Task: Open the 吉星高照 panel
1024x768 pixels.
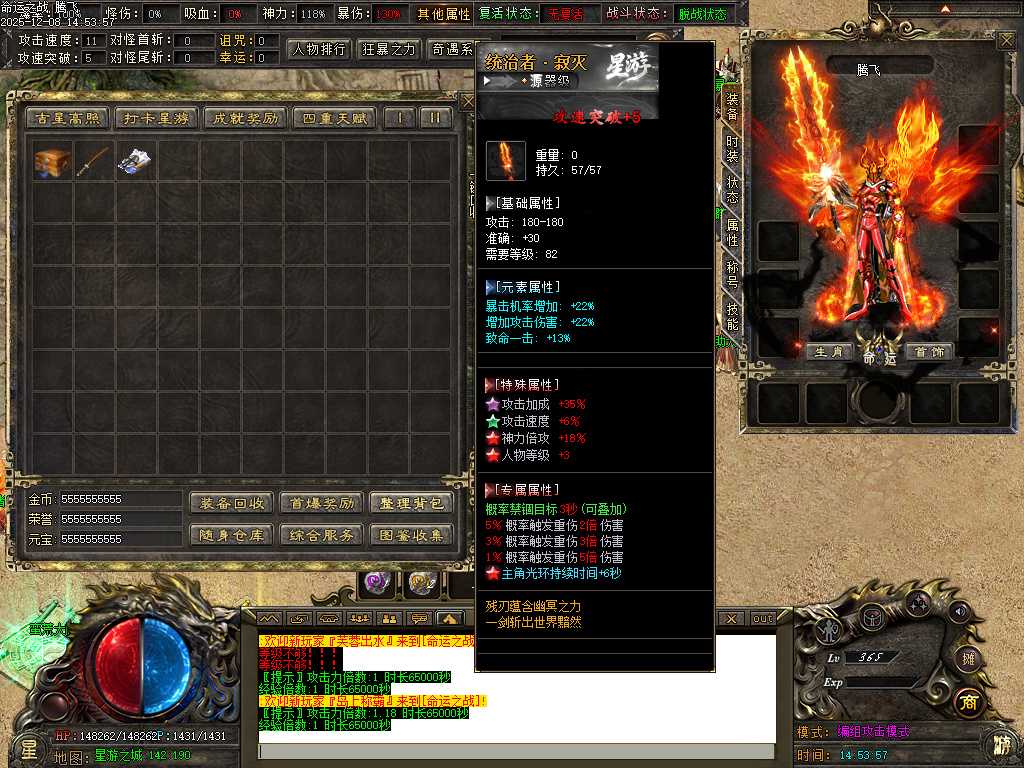Action: coord(68,118)
